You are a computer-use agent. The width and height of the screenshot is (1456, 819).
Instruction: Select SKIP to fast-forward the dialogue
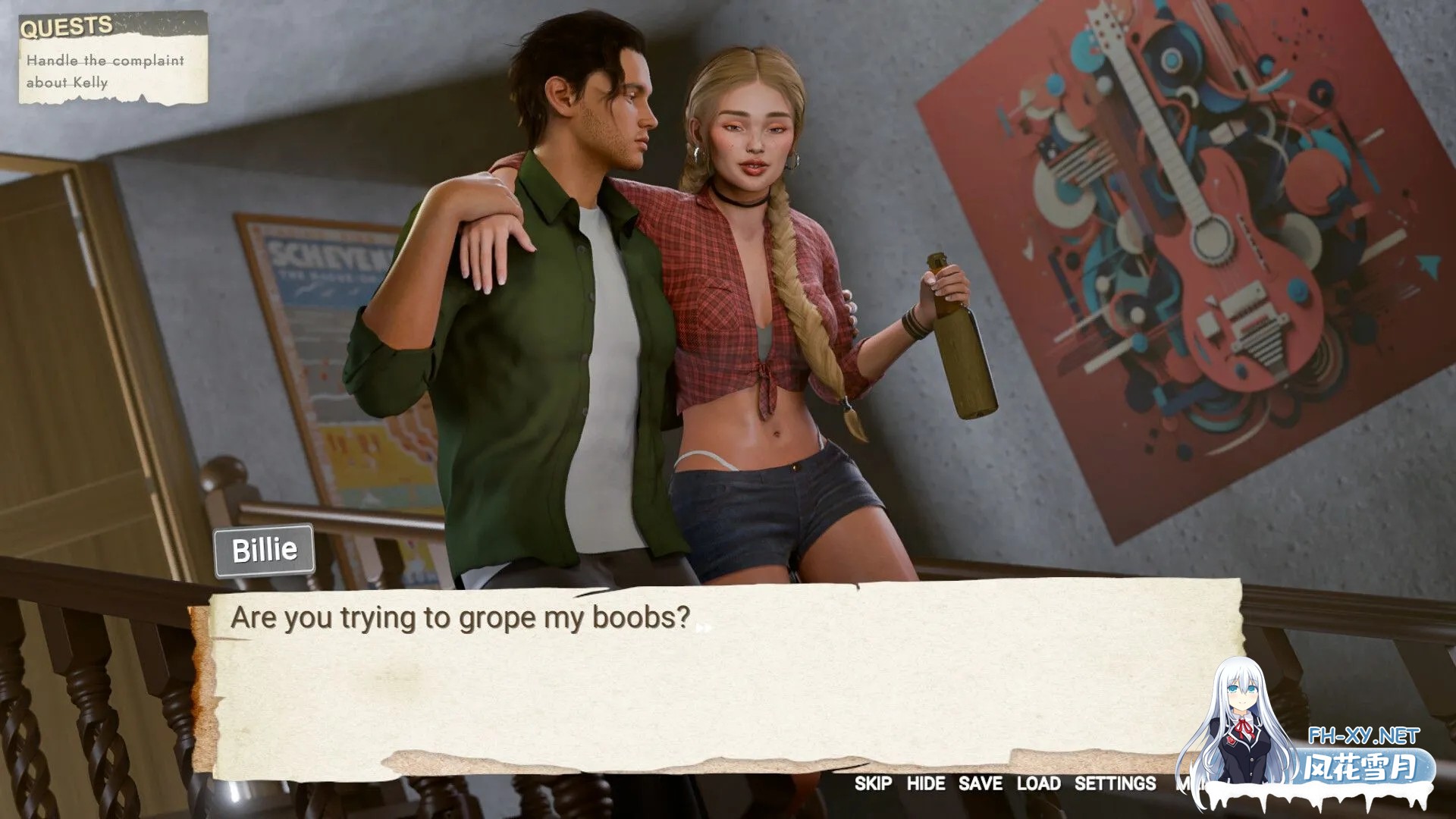pyautogui.click(x=871, y=785)
